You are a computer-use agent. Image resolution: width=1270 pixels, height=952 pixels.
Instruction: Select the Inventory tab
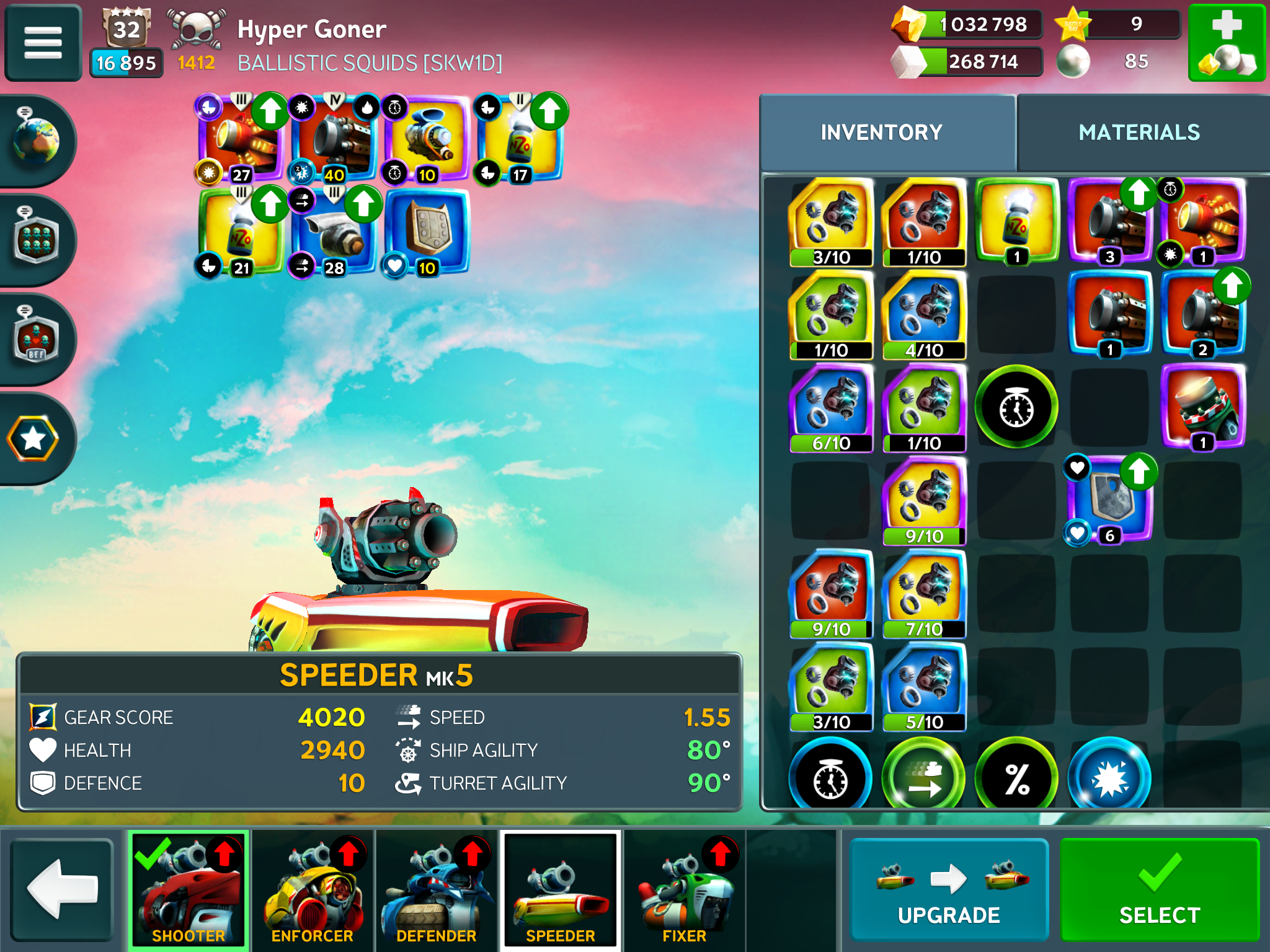click(x=881, y=133)
